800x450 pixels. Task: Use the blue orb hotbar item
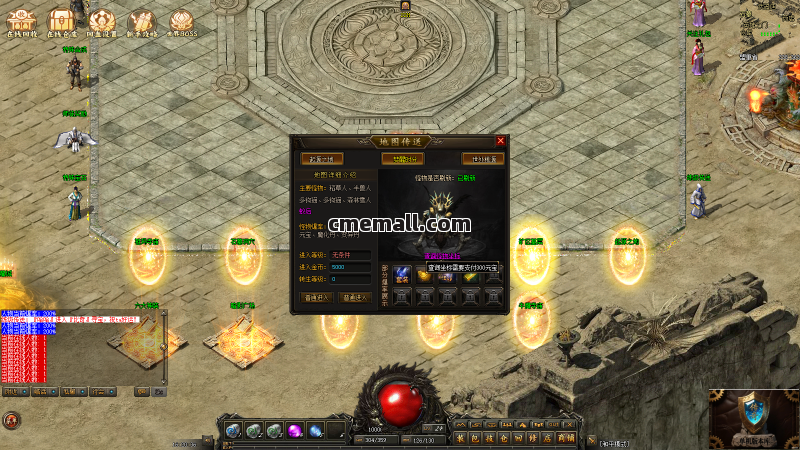(x=316, y=431)
